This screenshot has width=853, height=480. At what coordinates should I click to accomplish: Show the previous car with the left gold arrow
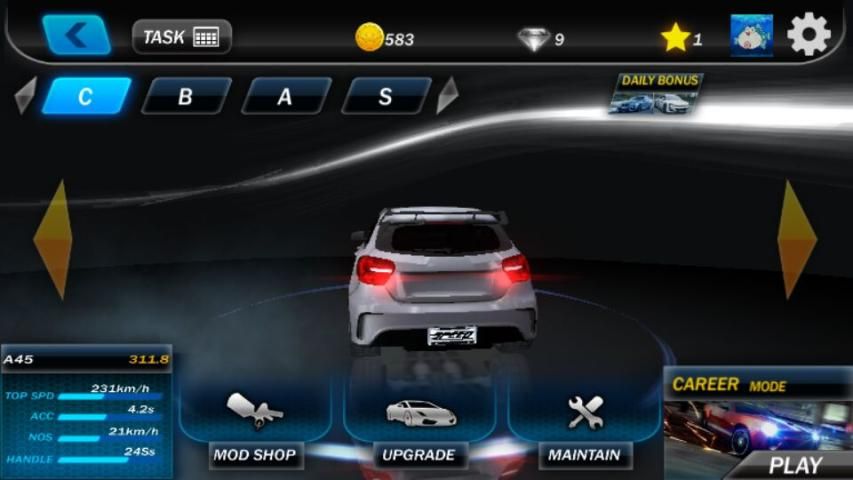(52, 239)
